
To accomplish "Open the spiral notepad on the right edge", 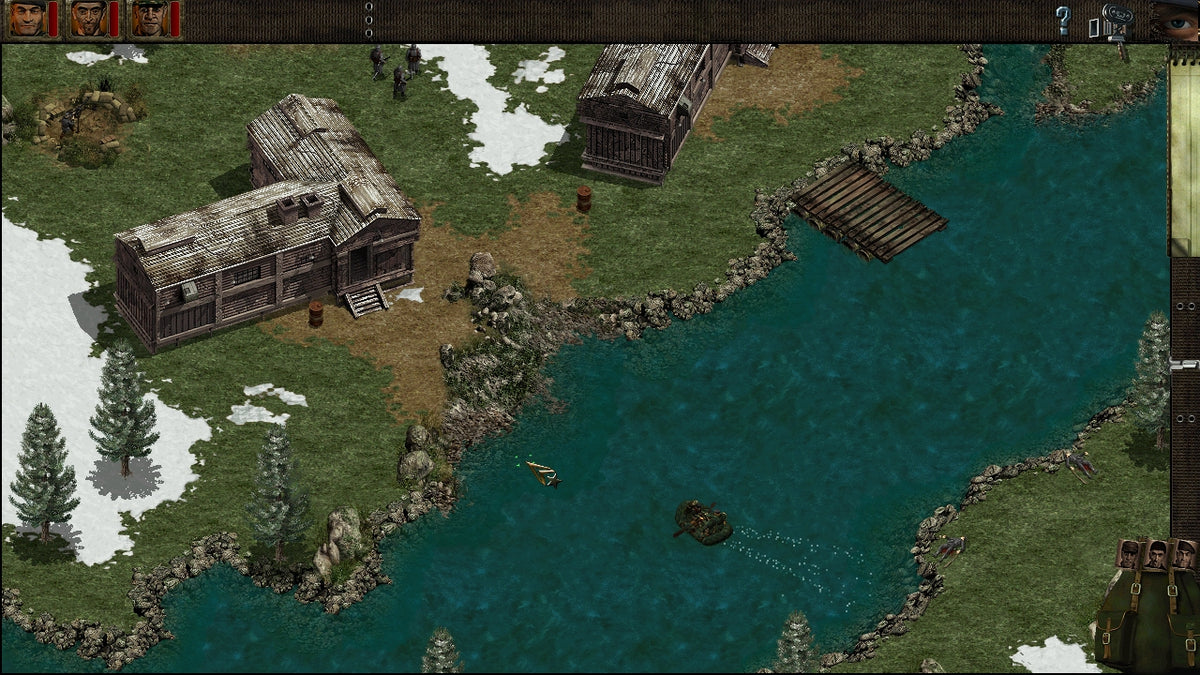I will 1184,150.
